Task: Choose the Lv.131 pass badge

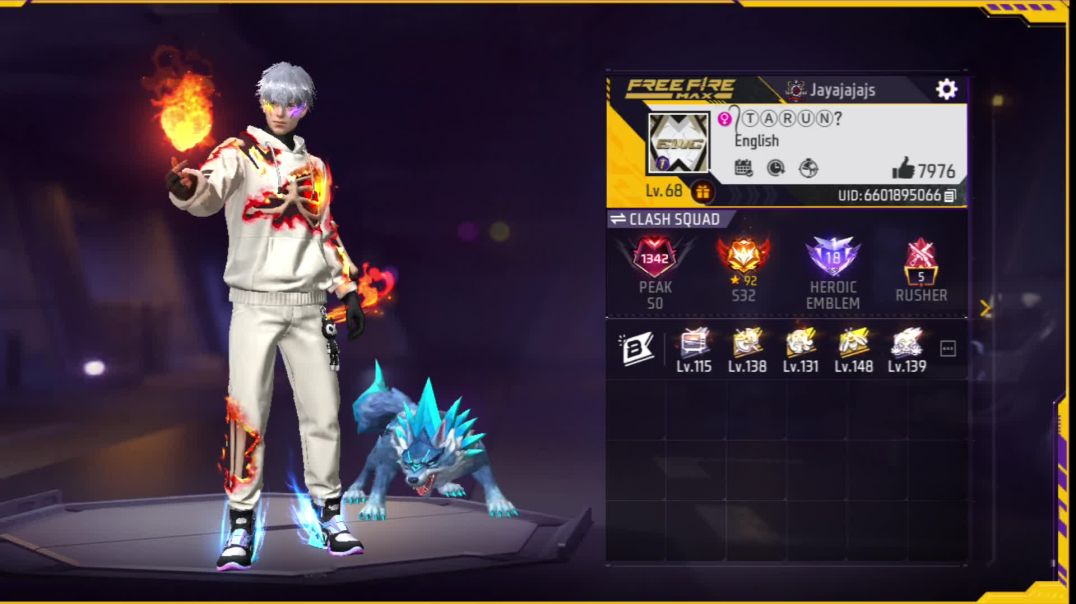Action: click(x=800, y=343)
